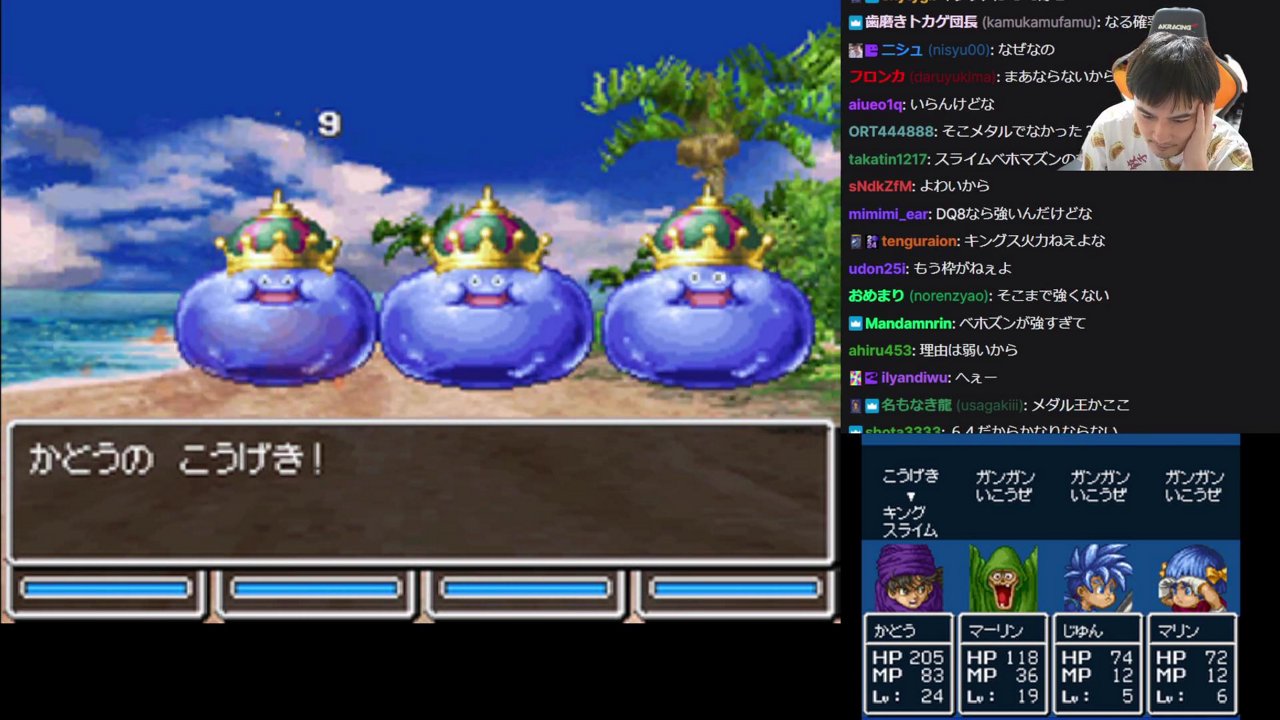Select かどう's purple-hooded character portrait
The width and height of the screenshot is (1280, 720).
point(908,578)
